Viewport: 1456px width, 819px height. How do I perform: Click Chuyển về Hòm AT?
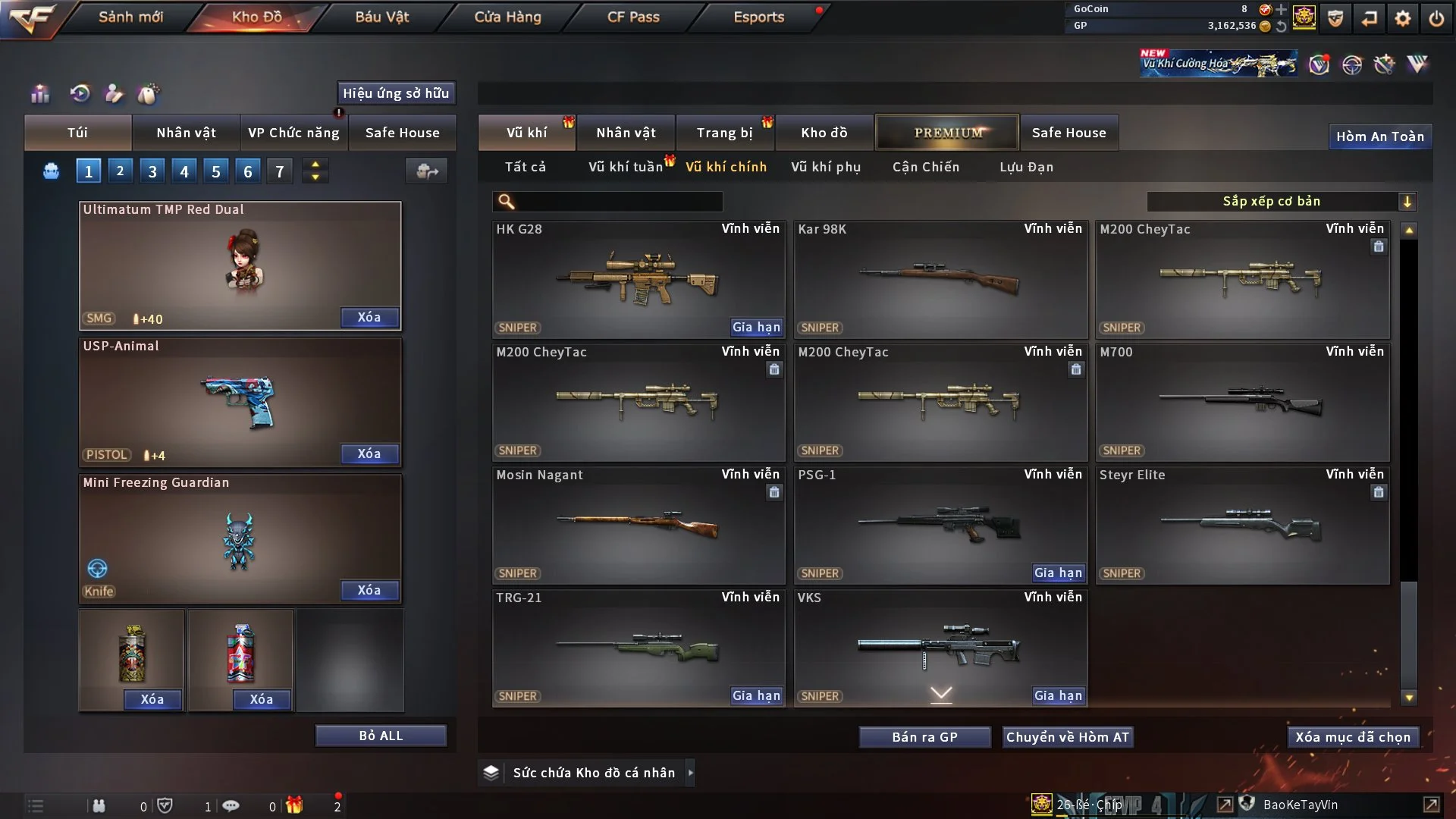point(1068,737)
